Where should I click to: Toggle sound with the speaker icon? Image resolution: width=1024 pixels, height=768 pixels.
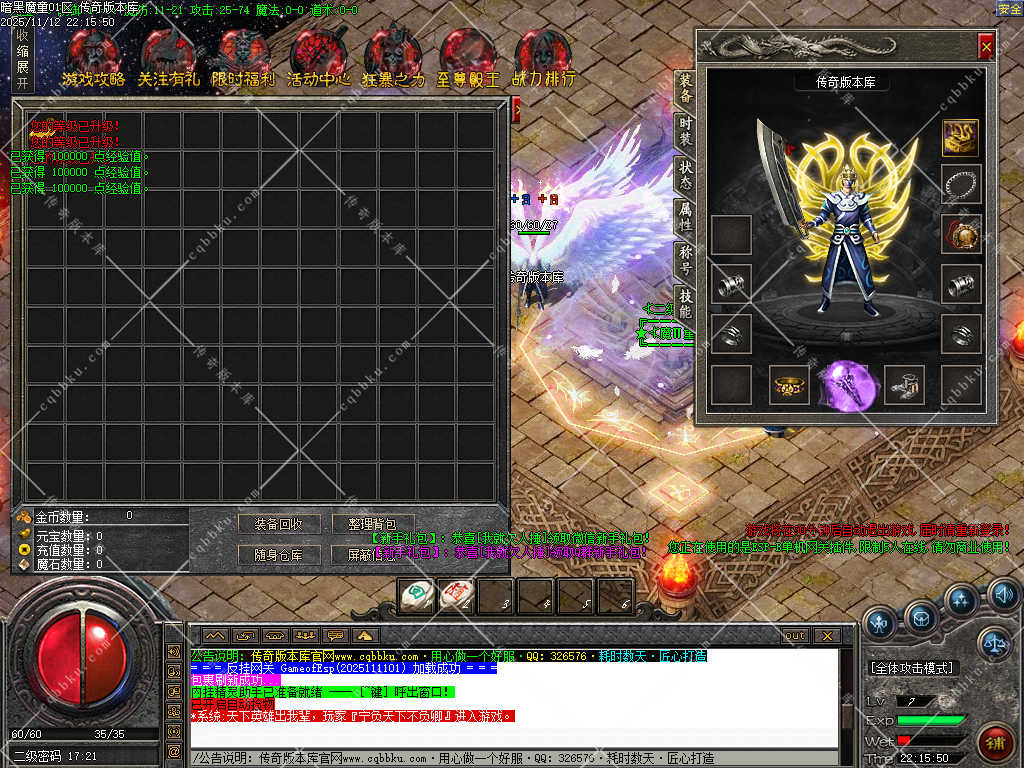coord(1003,596)
